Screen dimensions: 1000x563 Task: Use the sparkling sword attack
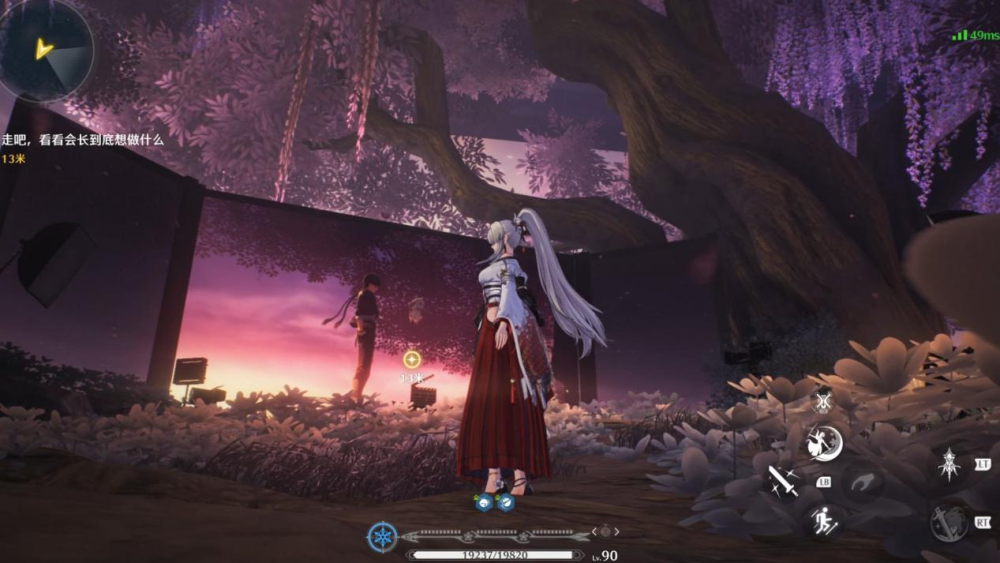(x=783, y=480)
